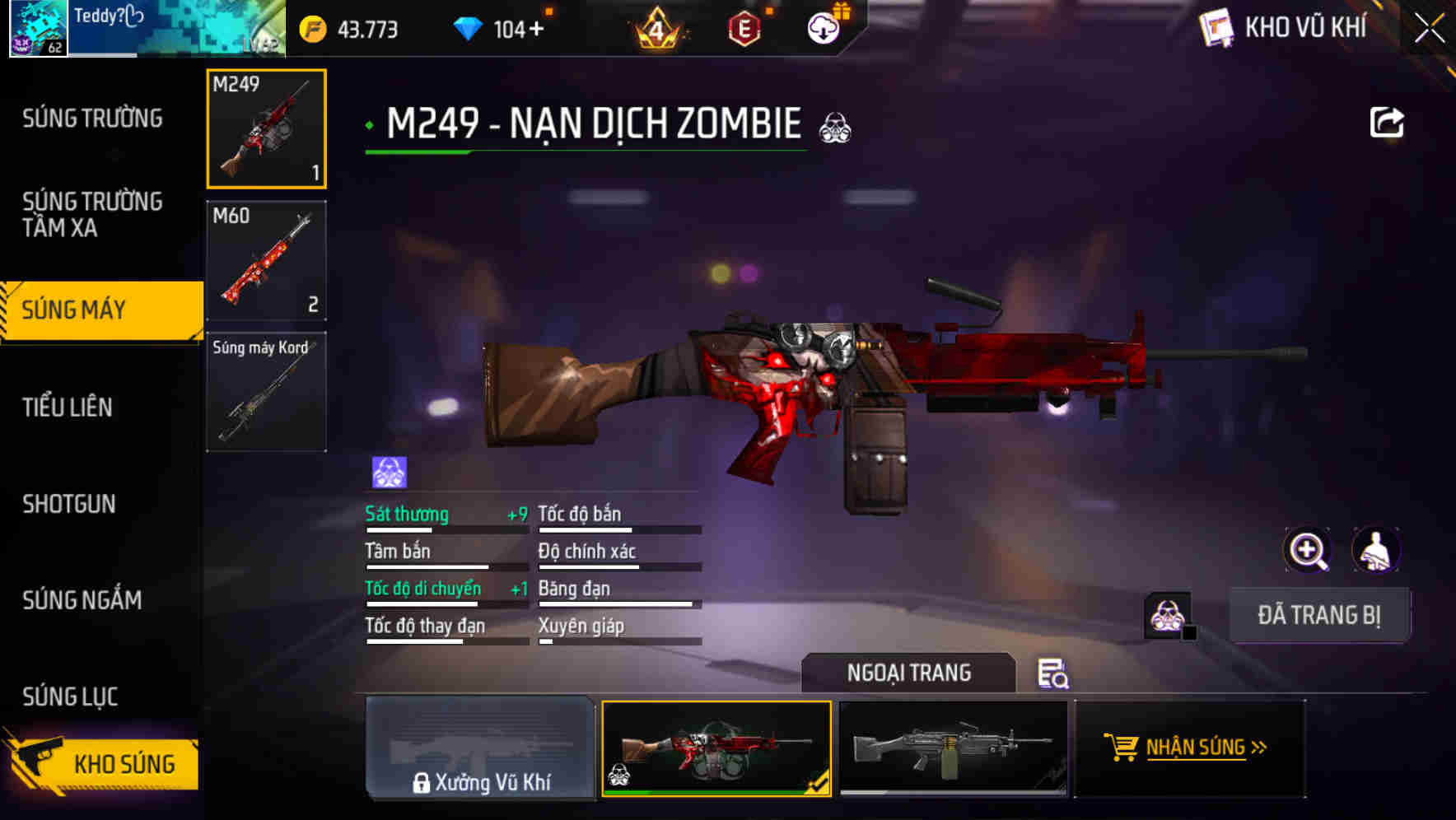Click the diamond currency icon
1456x820 pixels.
click(466, 27)
